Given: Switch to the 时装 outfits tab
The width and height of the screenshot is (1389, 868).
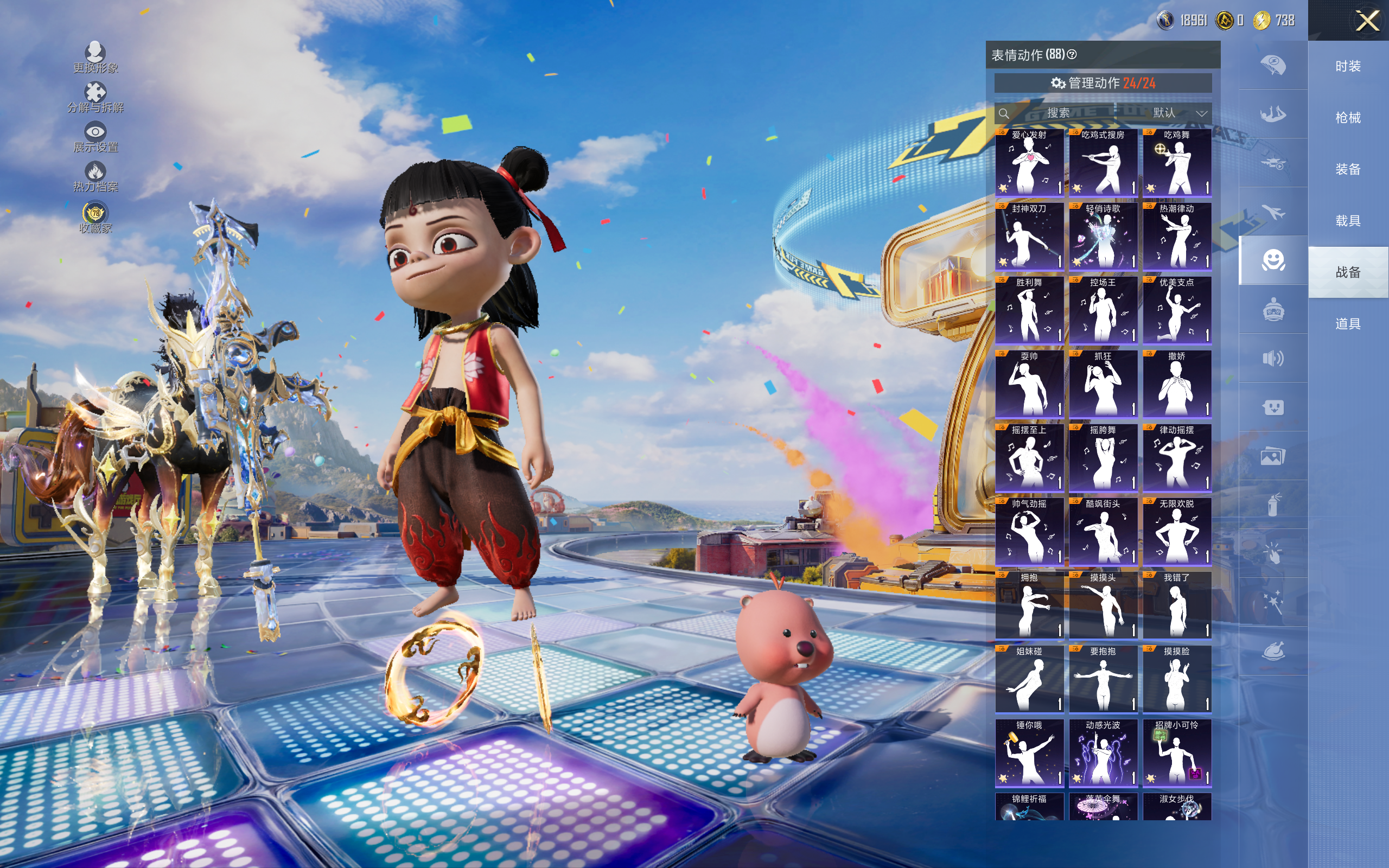Looking at the screenshot, I should coord(1348,67).
